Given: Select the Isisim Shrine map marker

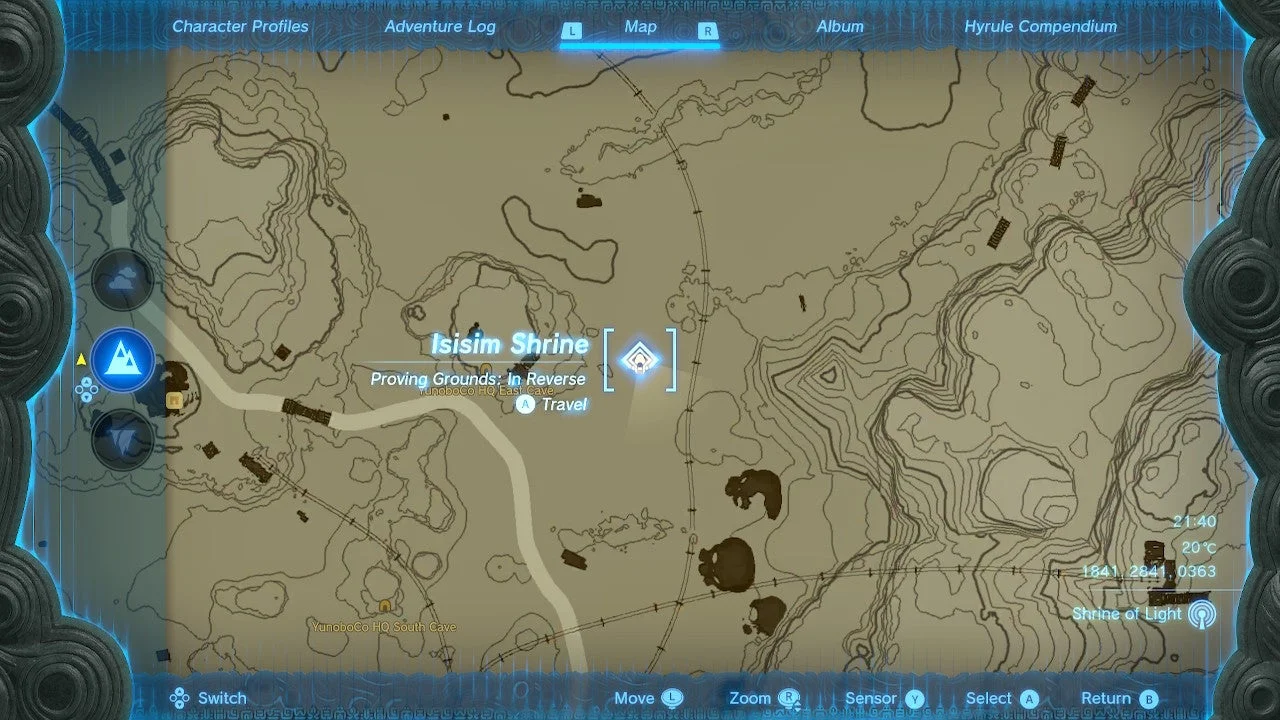Looking at the screenshot, I should [638, 360].
